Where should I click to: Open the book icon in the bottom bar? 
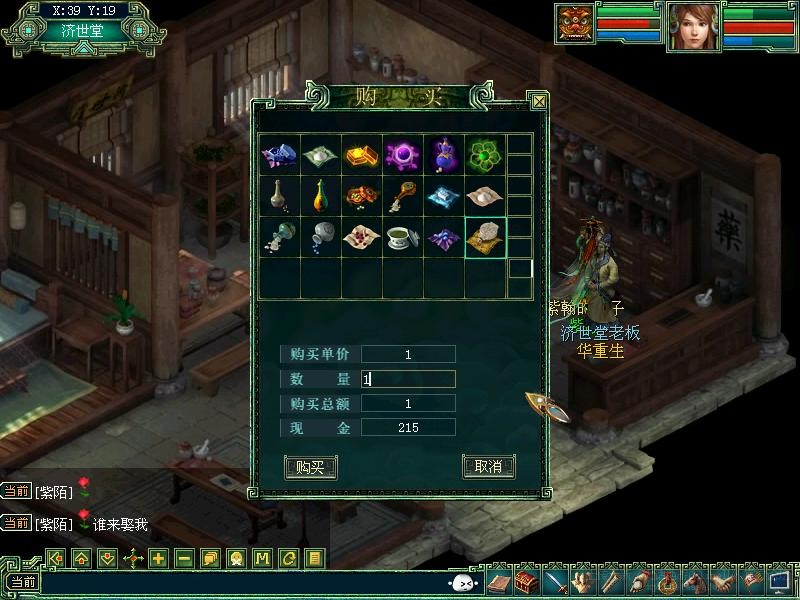(x=500, y=581)
